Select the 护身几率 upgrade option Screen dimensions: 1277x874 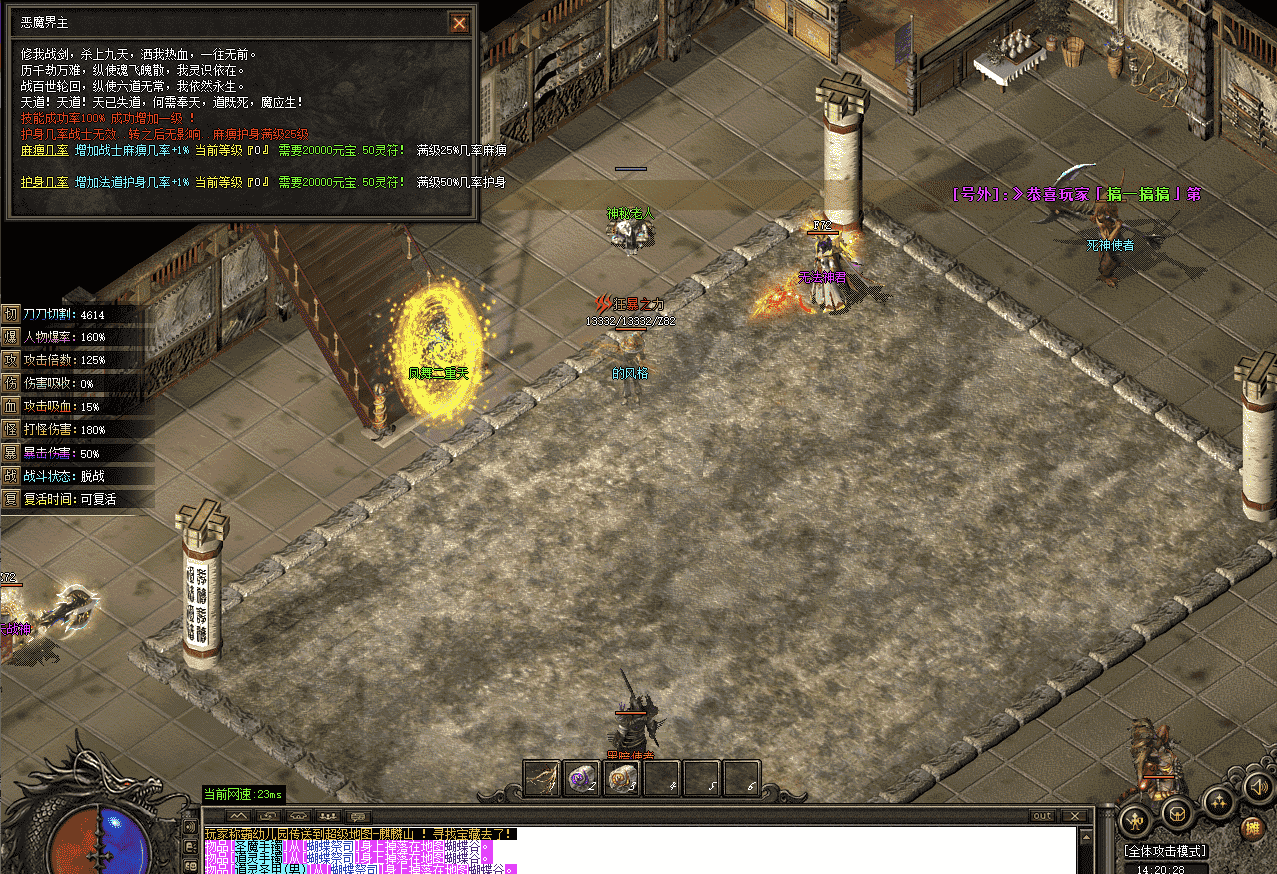44,182
